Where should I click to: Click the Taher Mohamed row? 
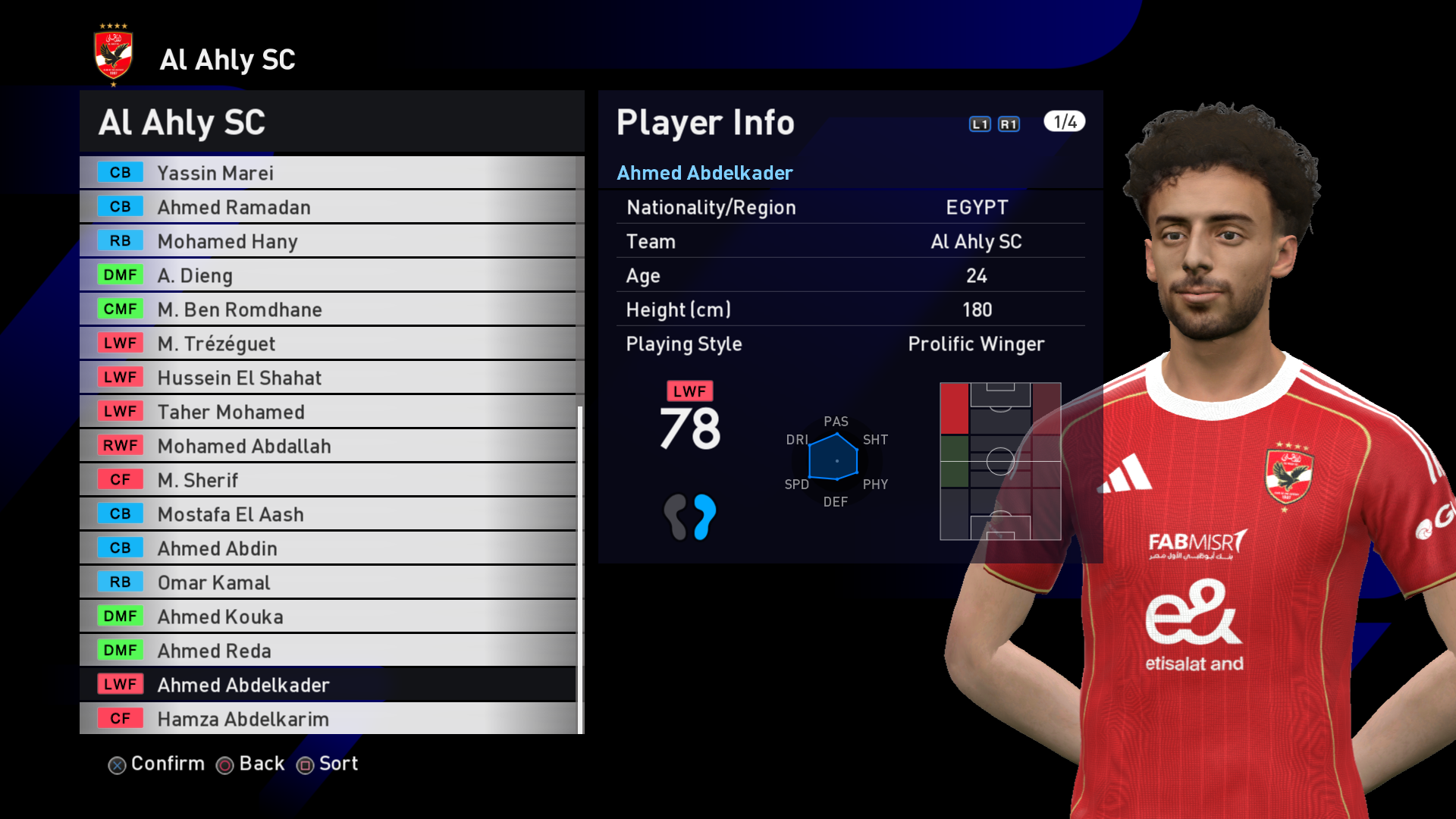click(328, 412)
